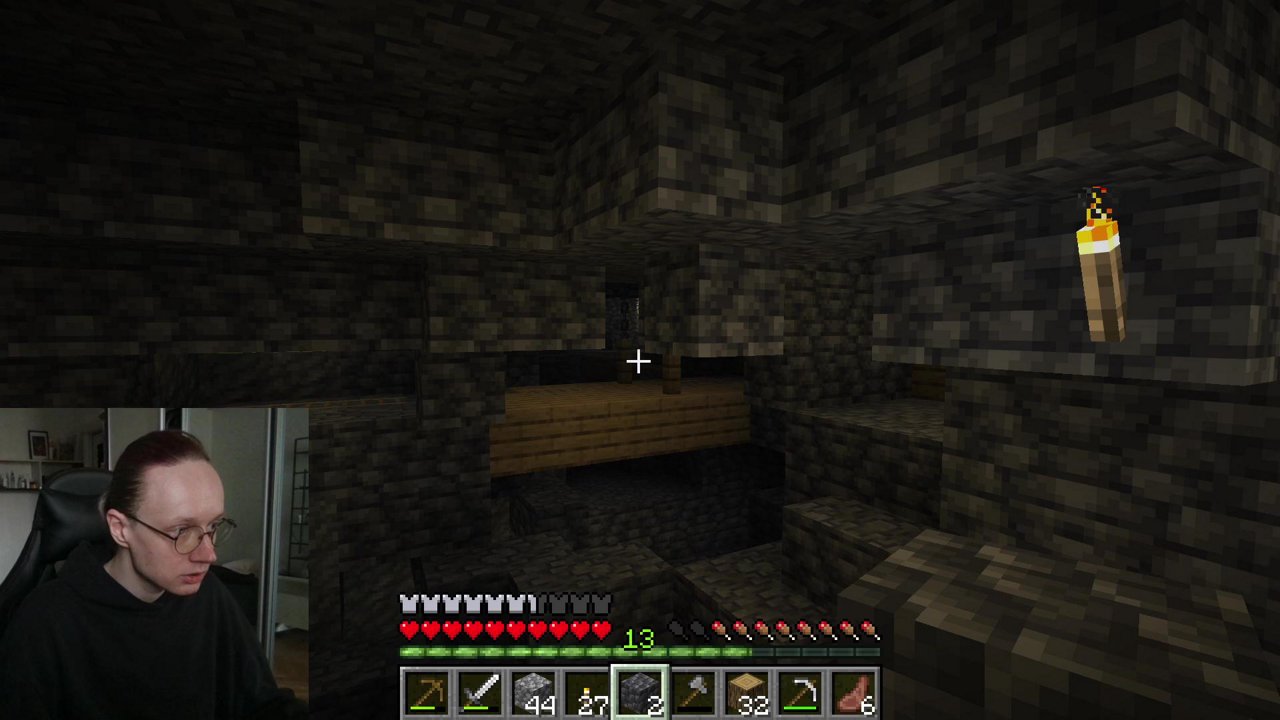
Task: Click the experience level number 13
Action: coord(640,639)
